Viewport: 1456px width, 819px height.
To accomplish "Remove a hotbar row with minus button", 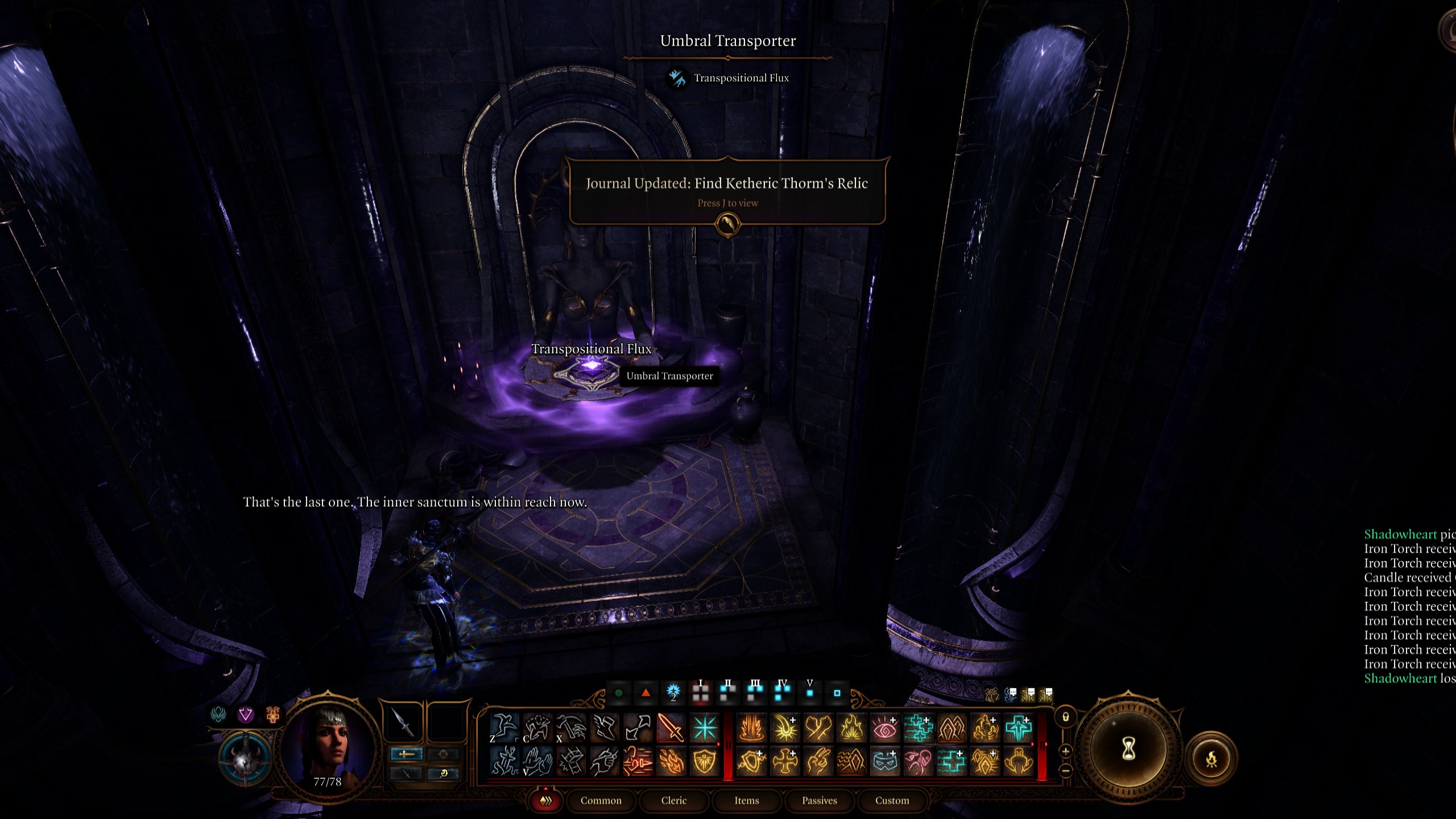I will (1066, 771).
